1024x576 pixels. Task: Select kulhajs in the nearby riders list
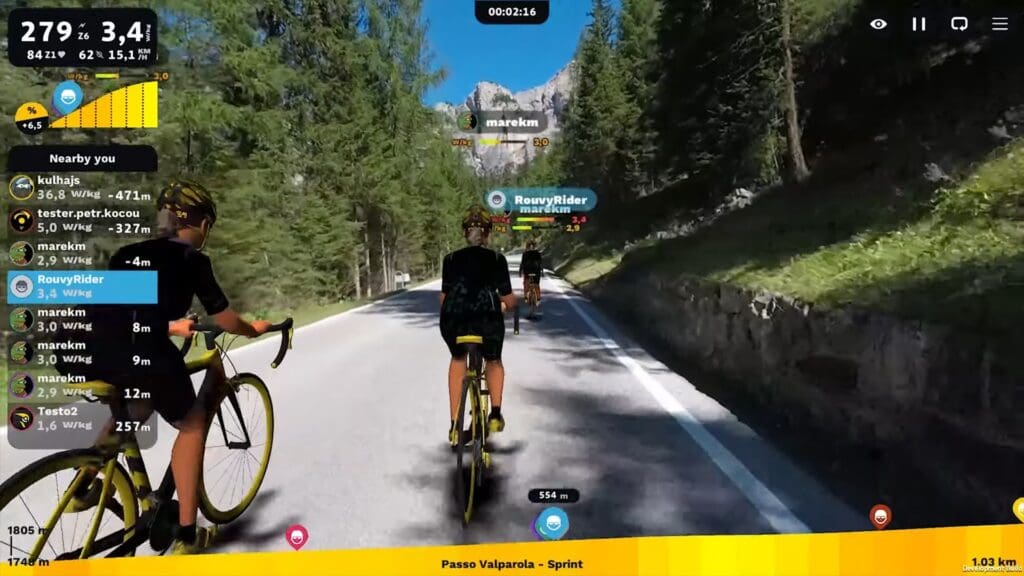(82, 187)
